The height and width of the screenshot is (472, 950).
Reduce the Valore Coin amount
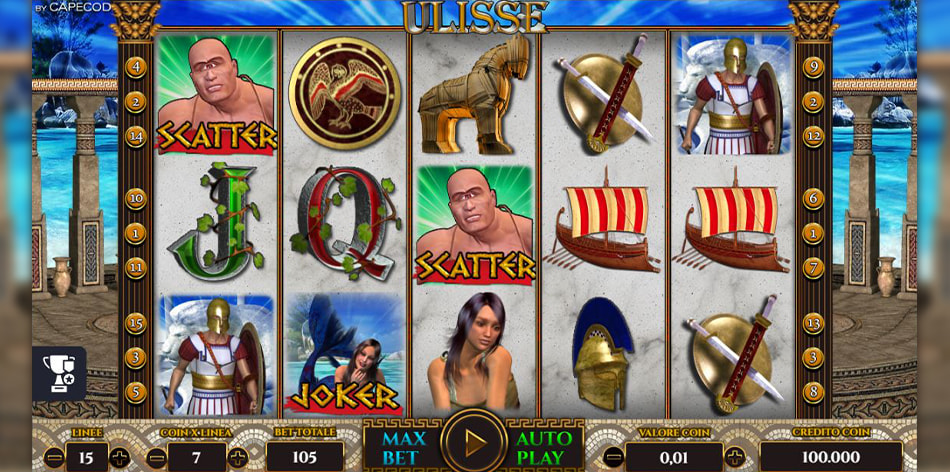pyautogui.click(x=612, y=458)
